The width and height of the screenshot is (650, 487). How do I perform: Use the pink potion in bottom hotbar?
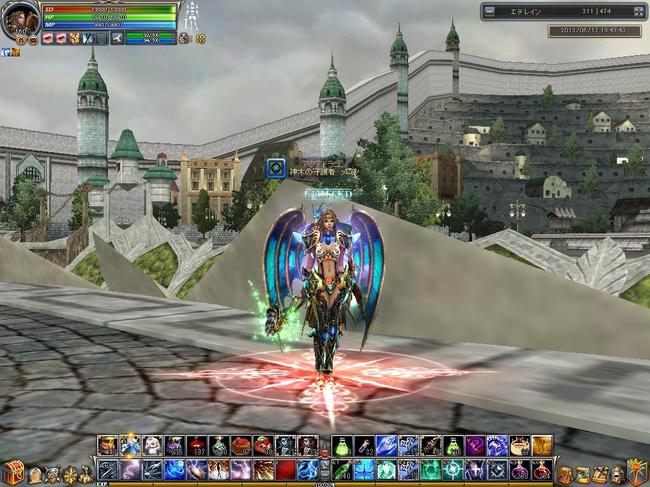(519, 469)
